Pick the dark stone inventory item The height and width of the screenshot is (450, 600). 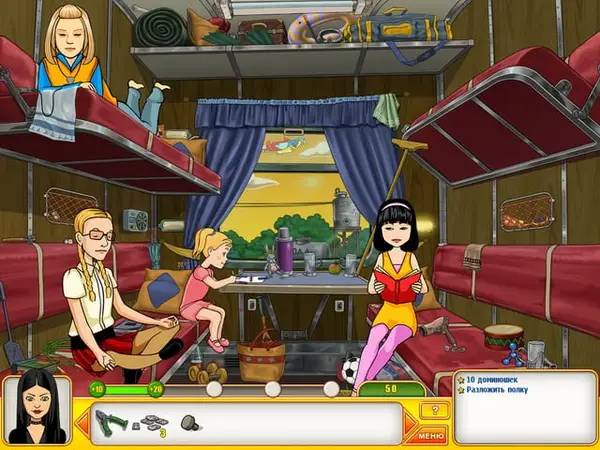click(x=189, y=422)
